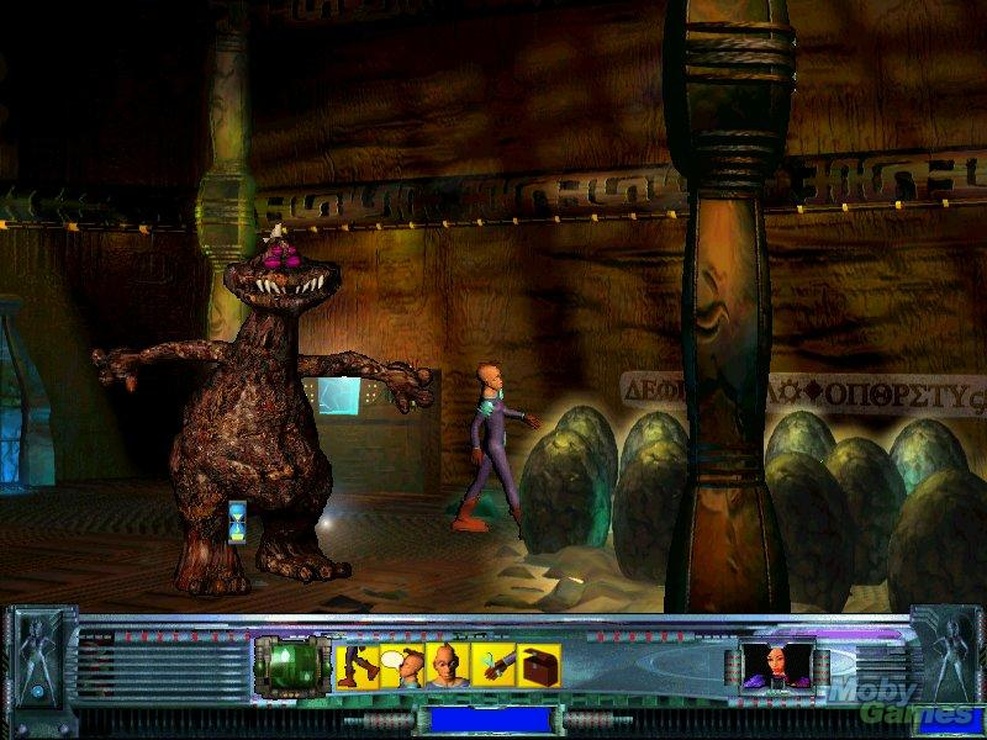Choose the talk speech bubble icon
The height and width of the screenshot is (740, 987).
click(x=402, y=666)
